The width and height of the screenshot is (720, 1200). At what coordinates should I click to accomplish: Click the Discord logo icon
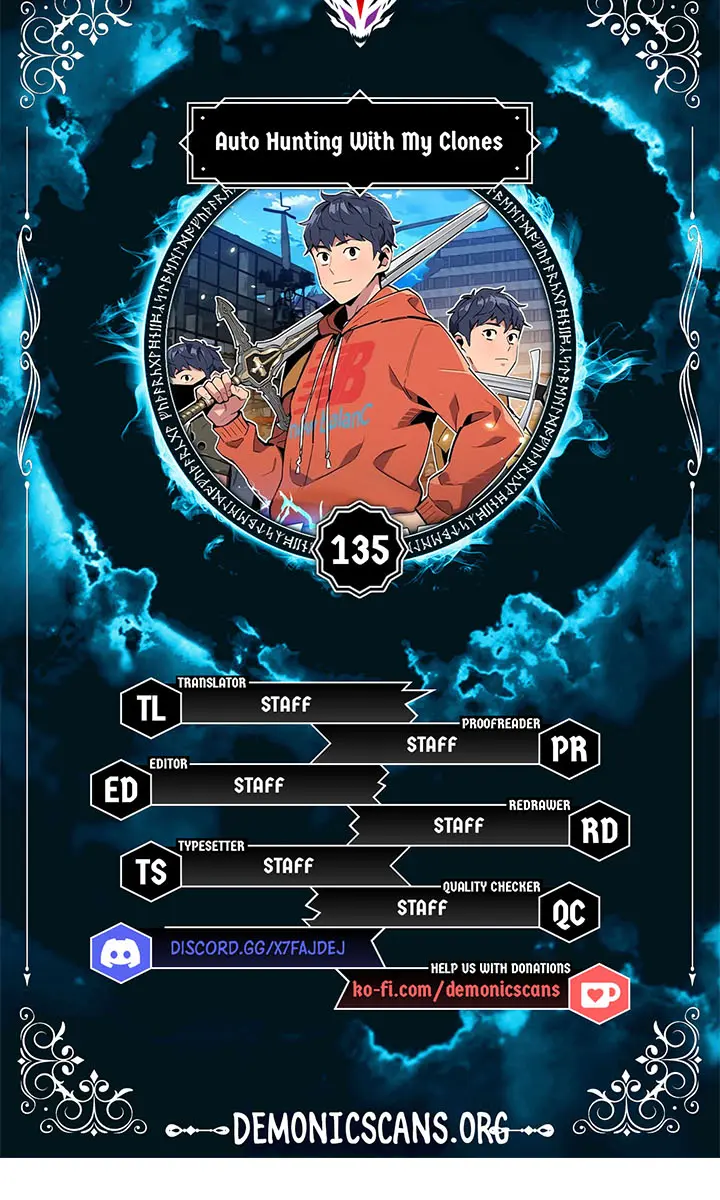pyautogui.click(x=120, y=952)
